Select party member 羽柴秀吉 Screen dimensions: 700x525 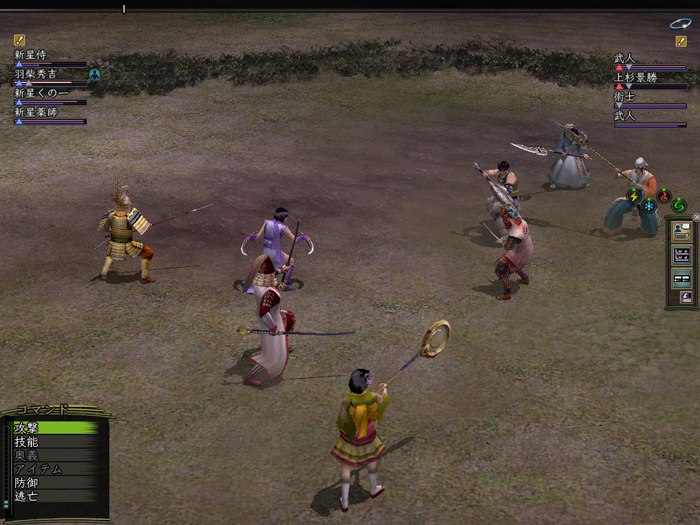36,75
